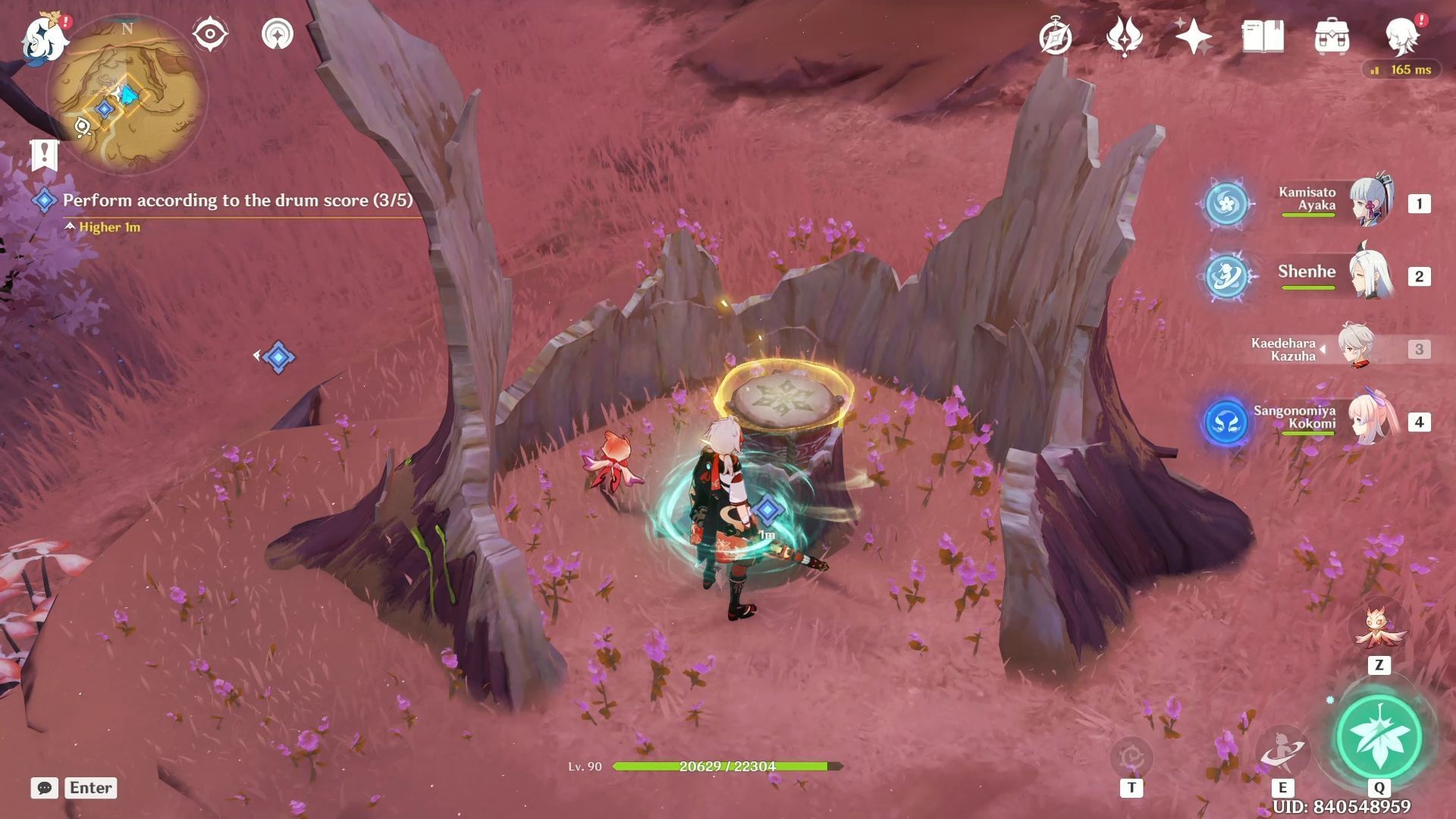
Task: Activate the elemental sight eye icon
Action: 210,35
